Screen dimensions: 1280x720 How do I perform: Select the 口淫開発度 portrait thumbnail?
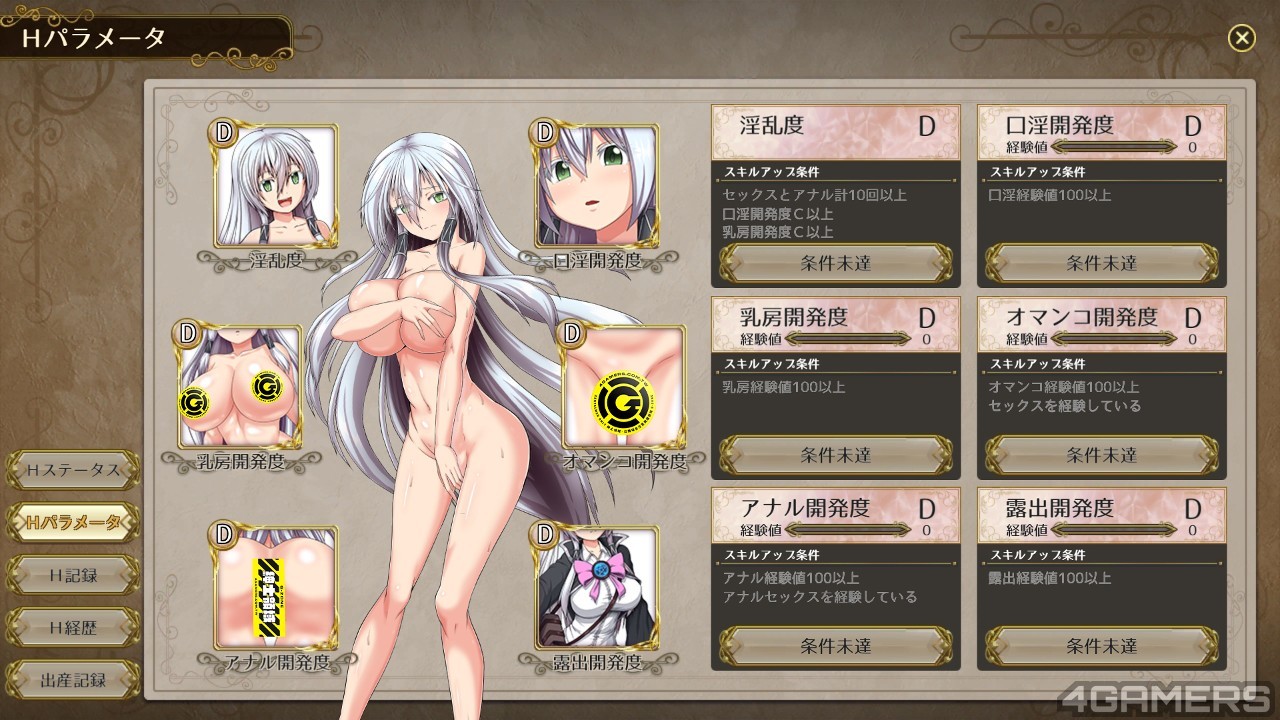(597, 185)
